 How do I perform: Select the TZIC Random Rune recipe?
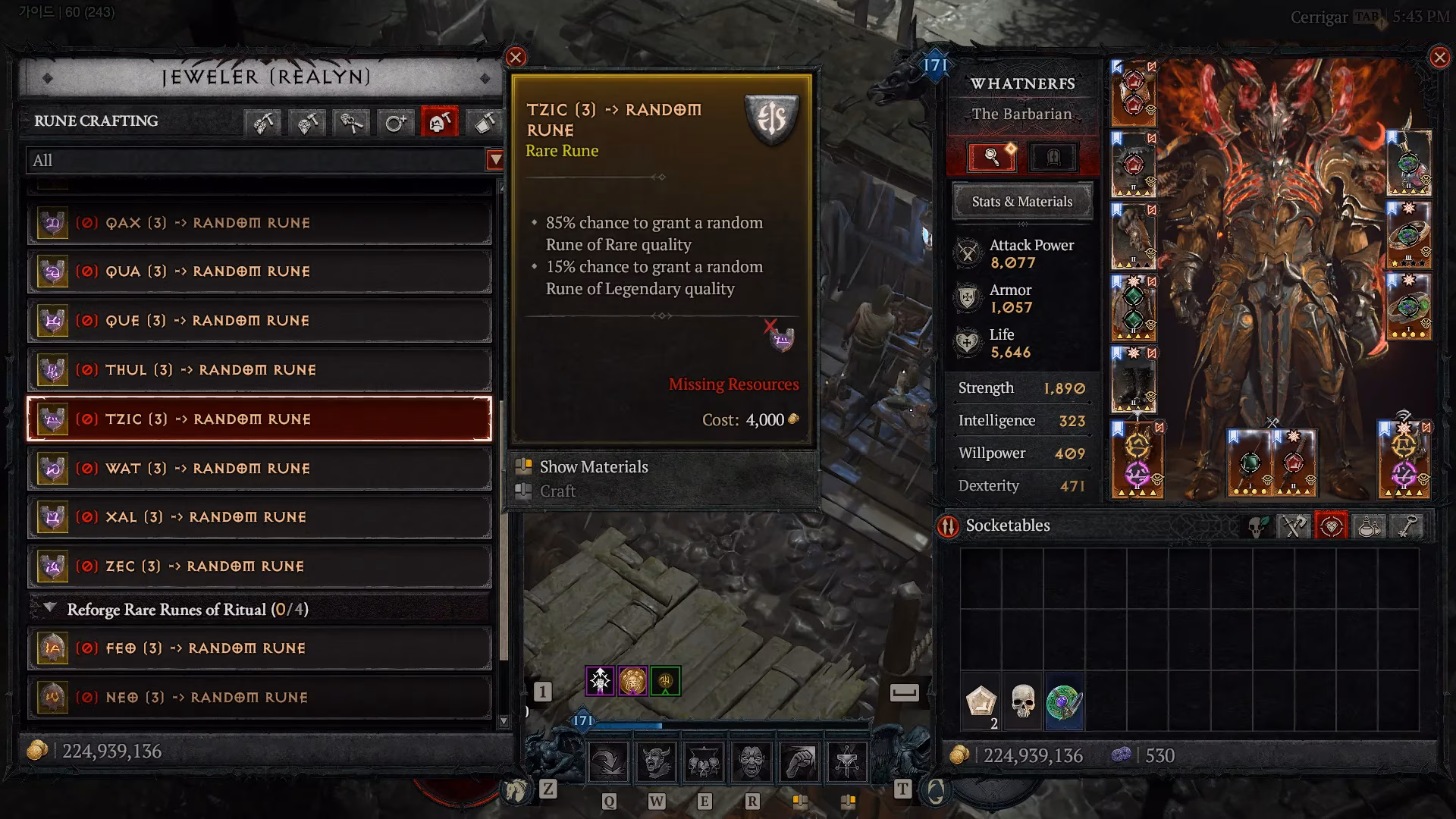[258, 419]
